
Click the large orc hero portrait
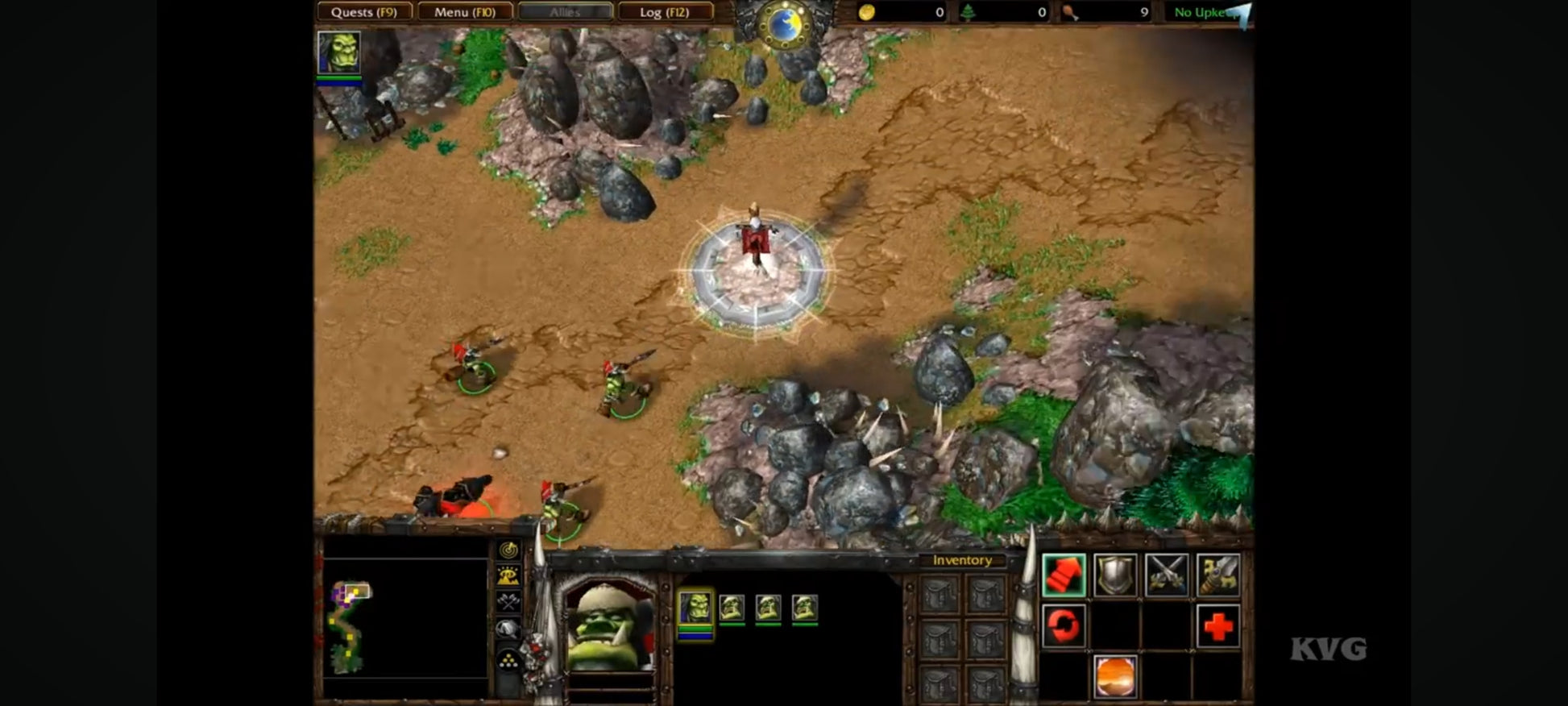pos(610,626)
